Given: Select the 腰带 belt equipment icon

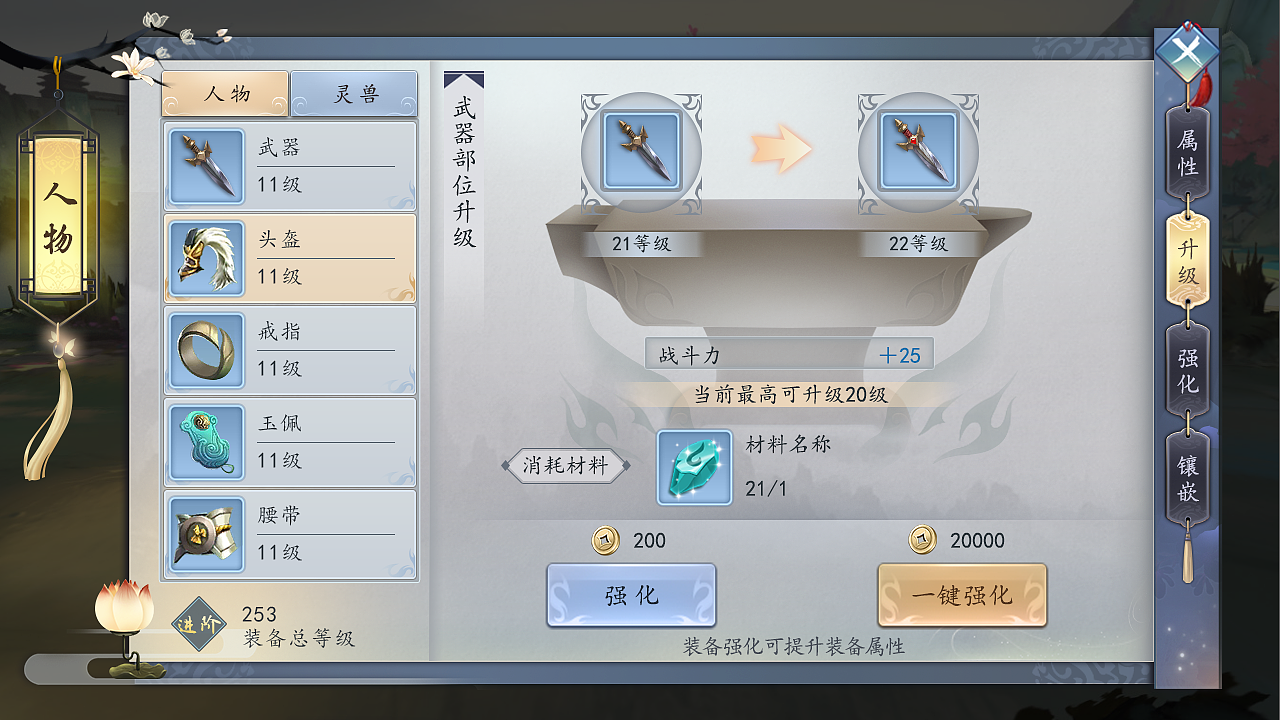Looking at the screenshot, I should pos(206,533).
